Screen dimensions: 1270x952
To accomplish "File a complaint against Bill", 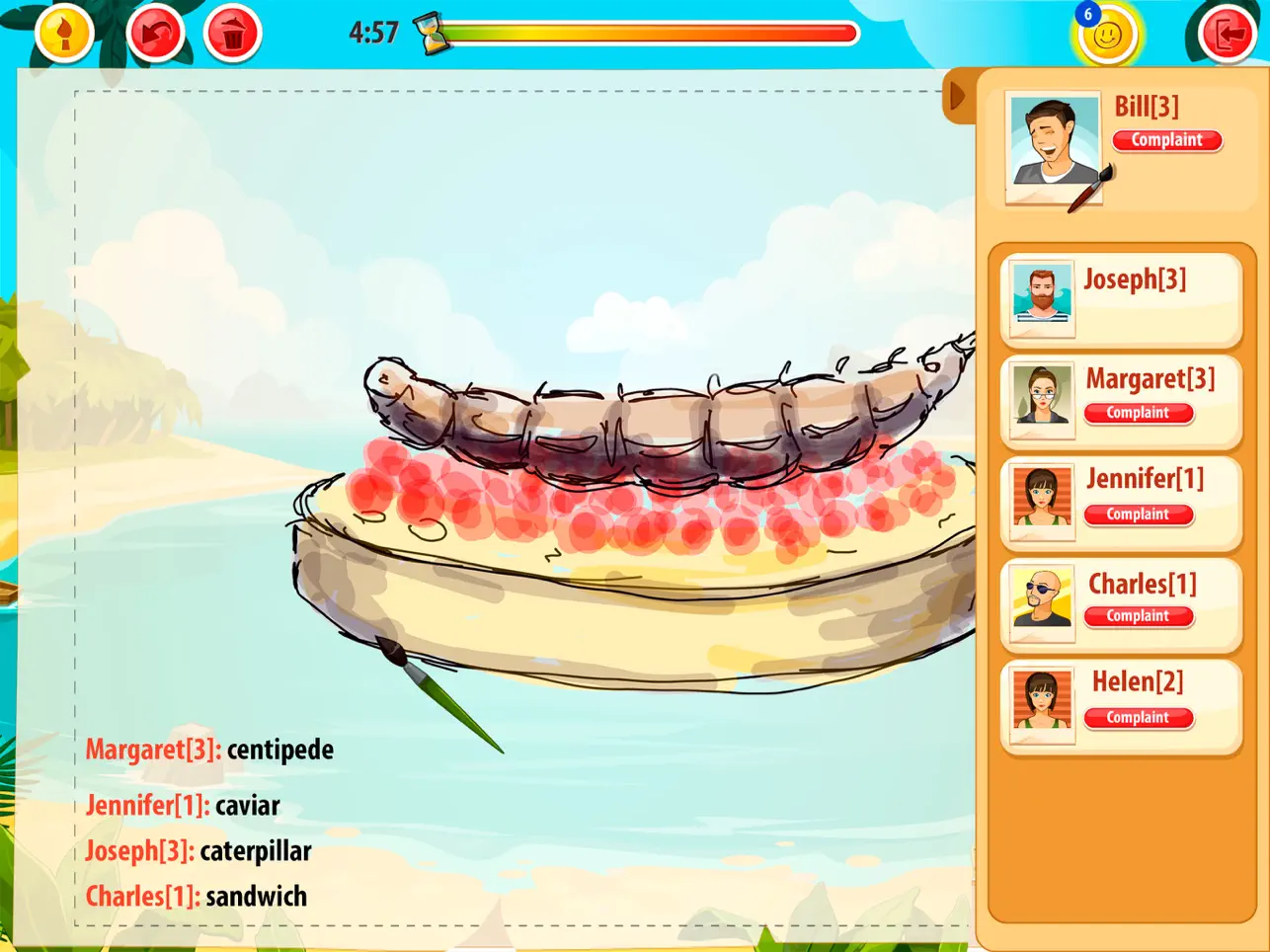I will coord(1167,140).
